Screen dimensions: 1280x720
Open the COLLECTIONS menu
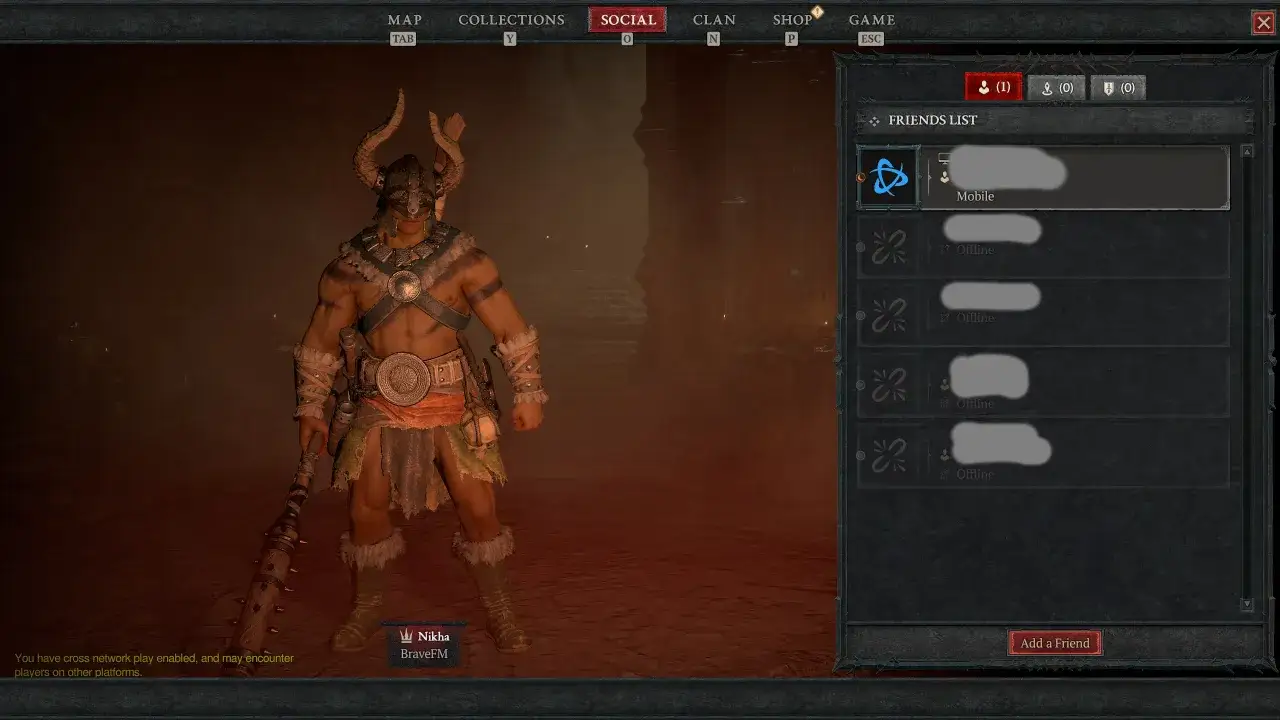pyautogui.click(x=511, y=19)
